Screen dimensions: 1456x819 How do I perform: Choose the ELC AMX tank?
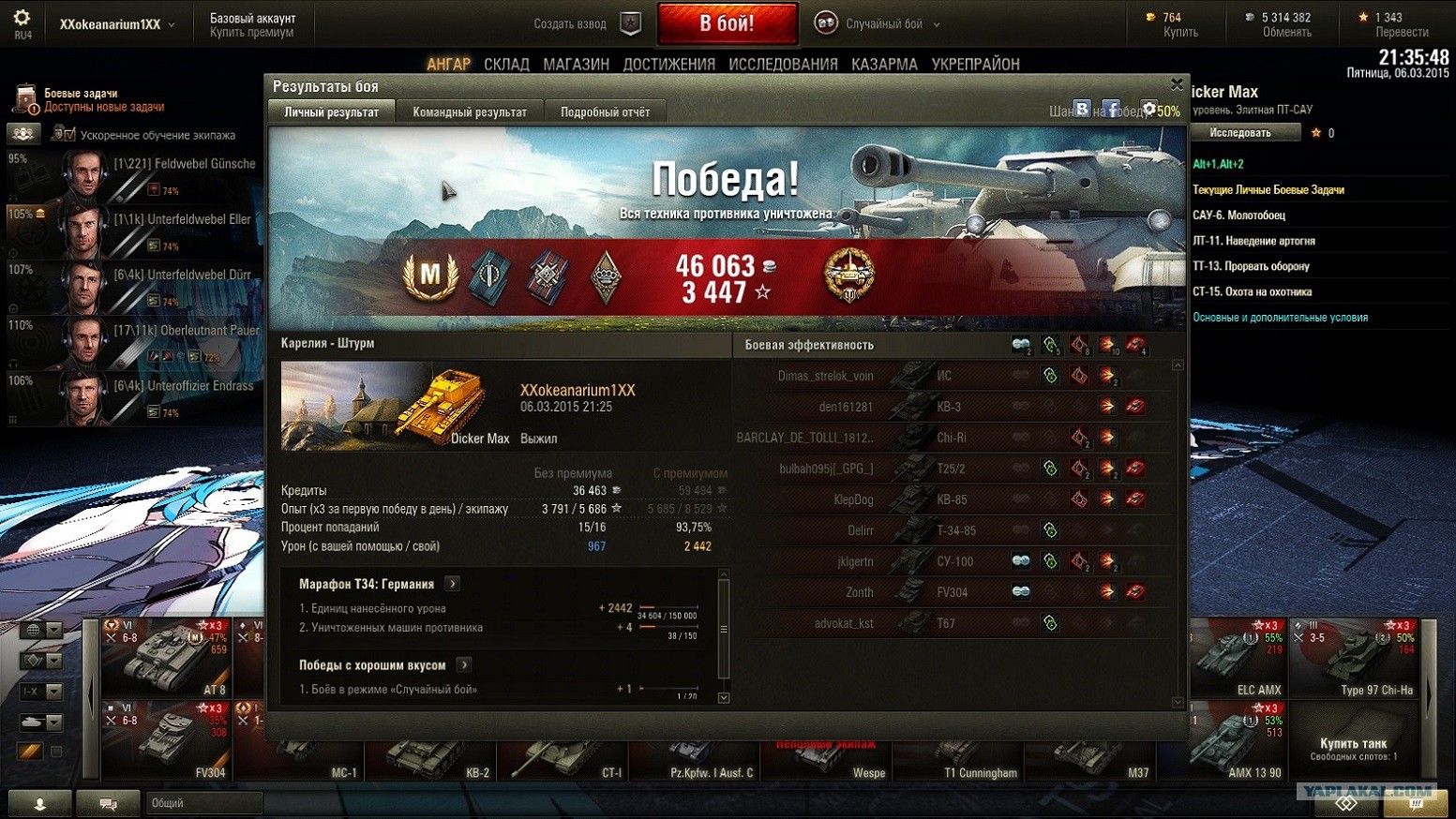pos(1238,657)
